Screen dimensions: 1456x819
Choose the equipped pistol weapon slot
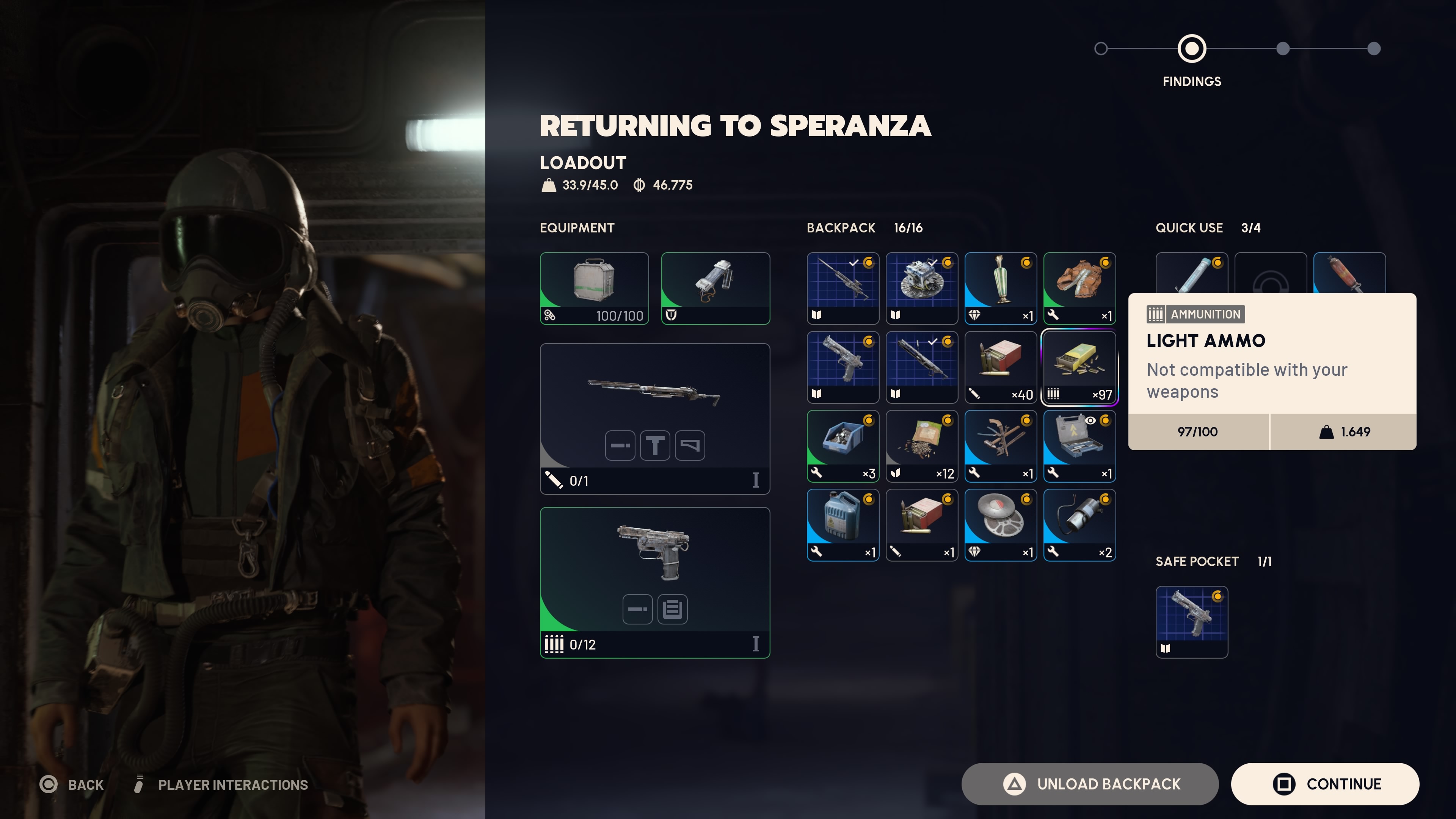click(654, 582)
